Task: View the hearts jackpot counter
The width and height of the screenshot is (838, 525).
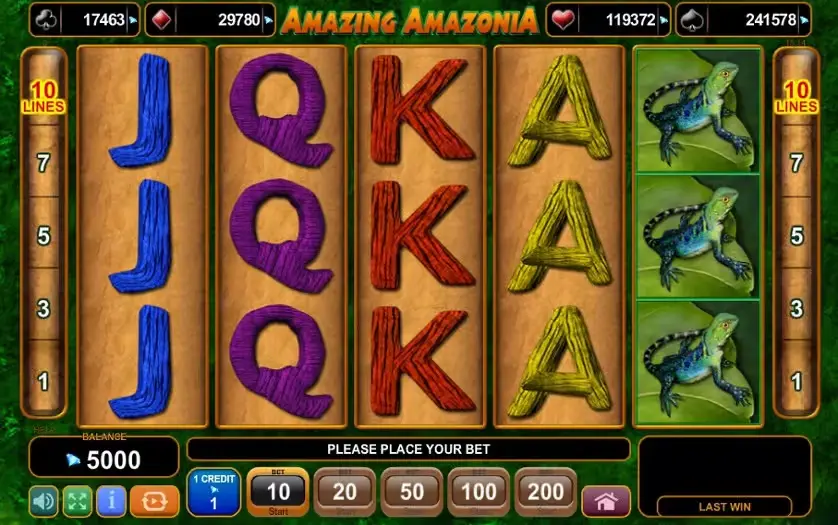Action: point(608,19)
